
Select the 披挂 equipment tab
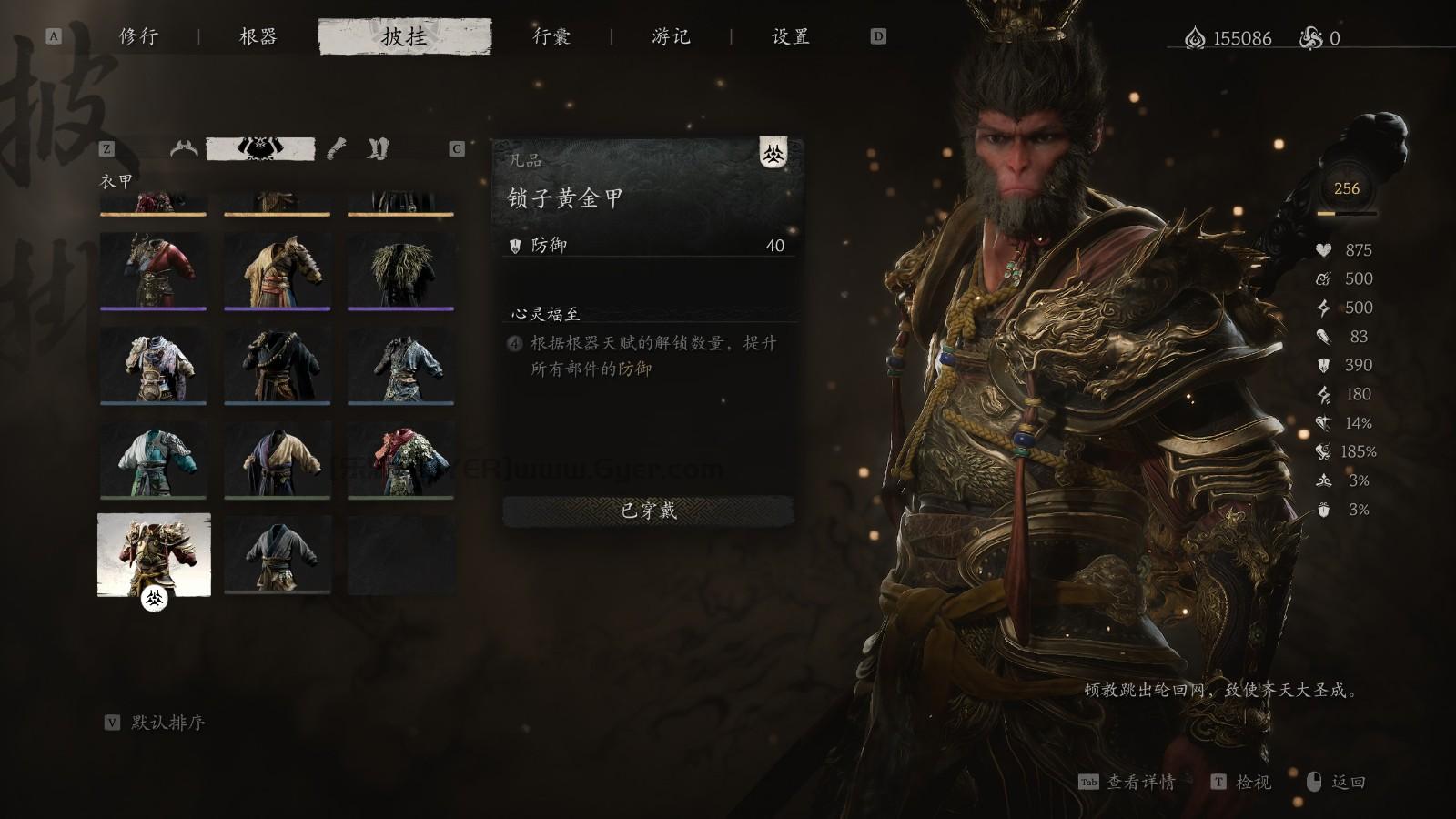(404, 36)
